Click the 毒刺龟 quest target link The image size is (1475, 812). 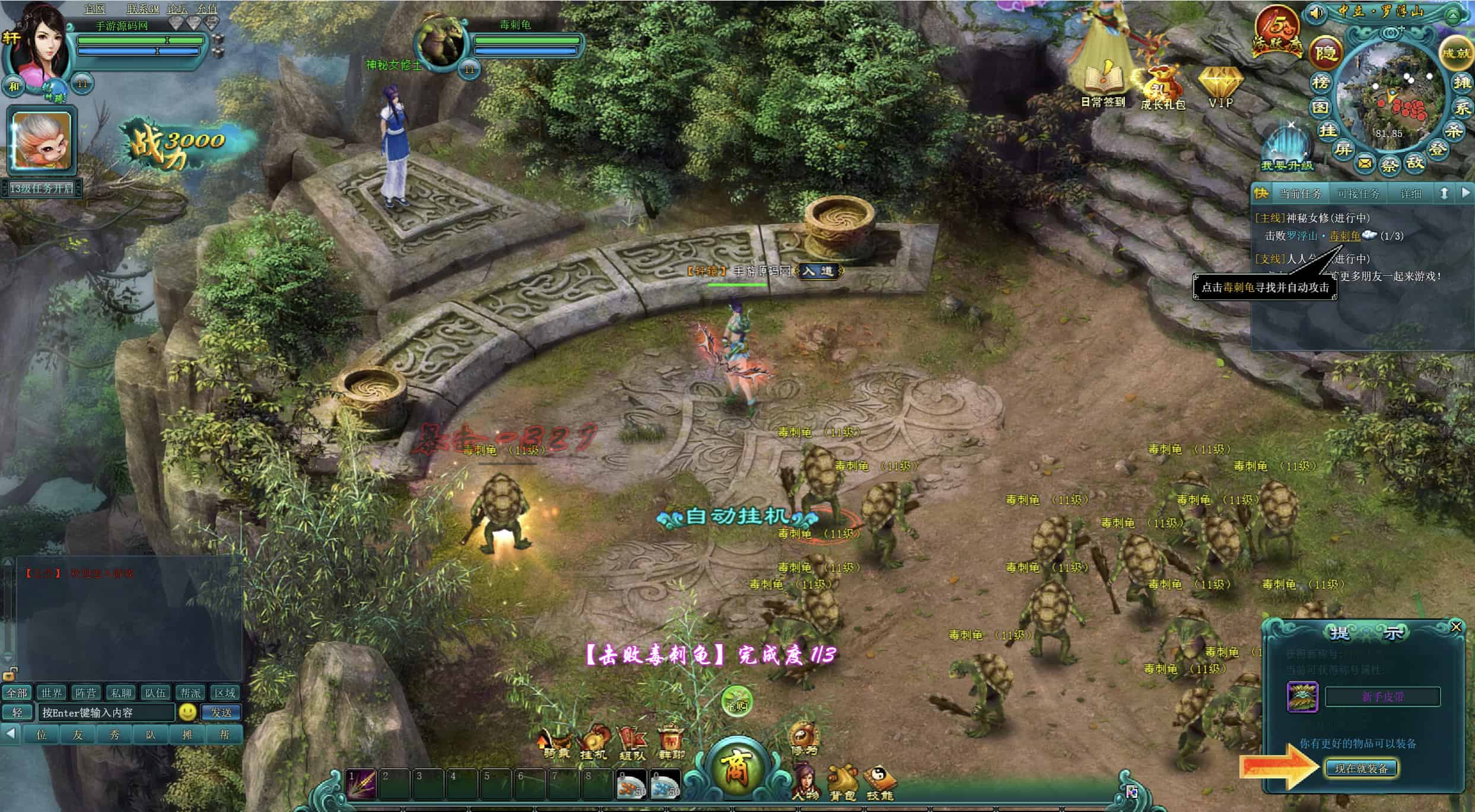pos(1344,236)
